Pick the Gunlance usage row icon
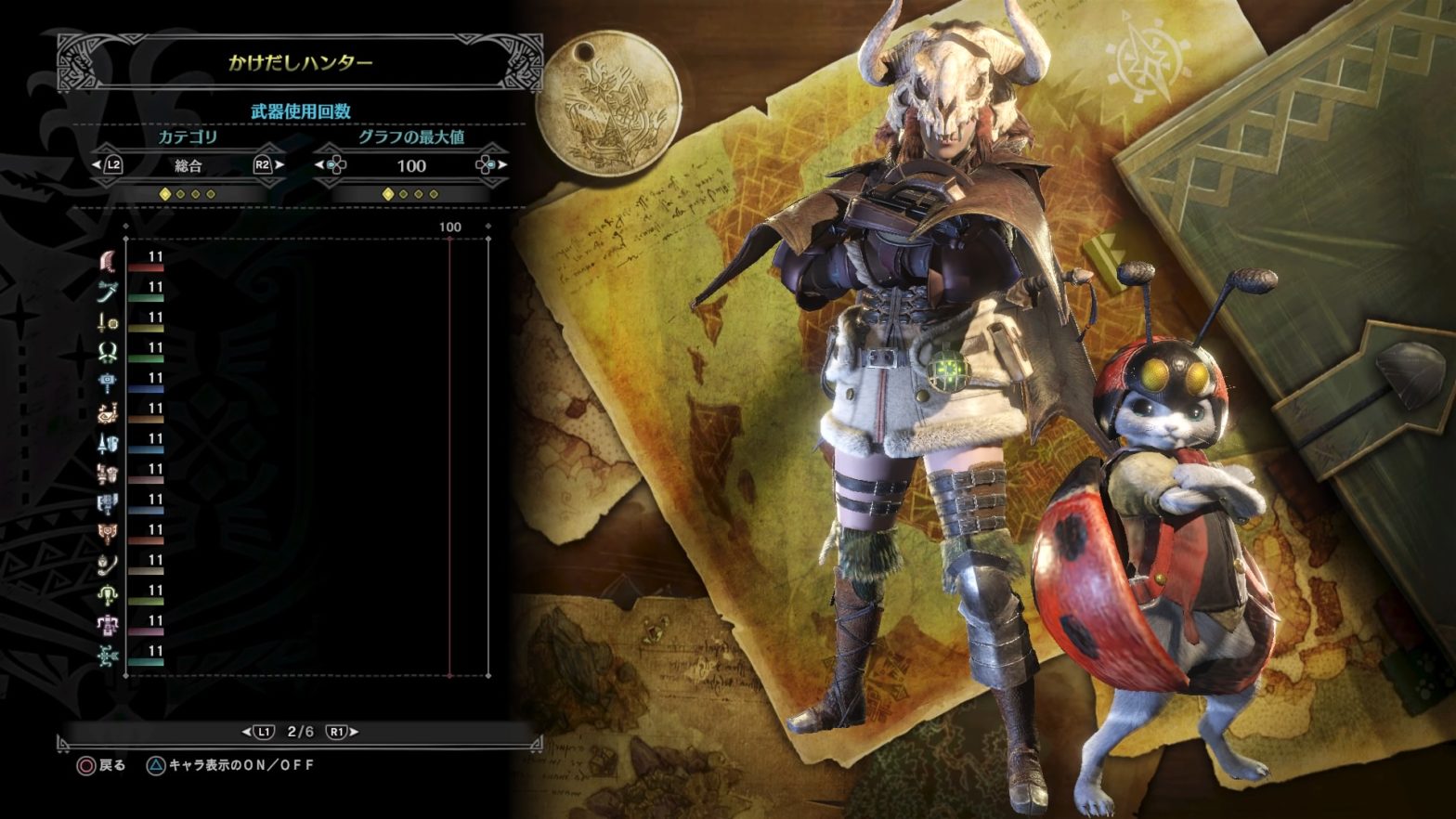Viewport: 1456px width, 819px height. pos(108,474)
